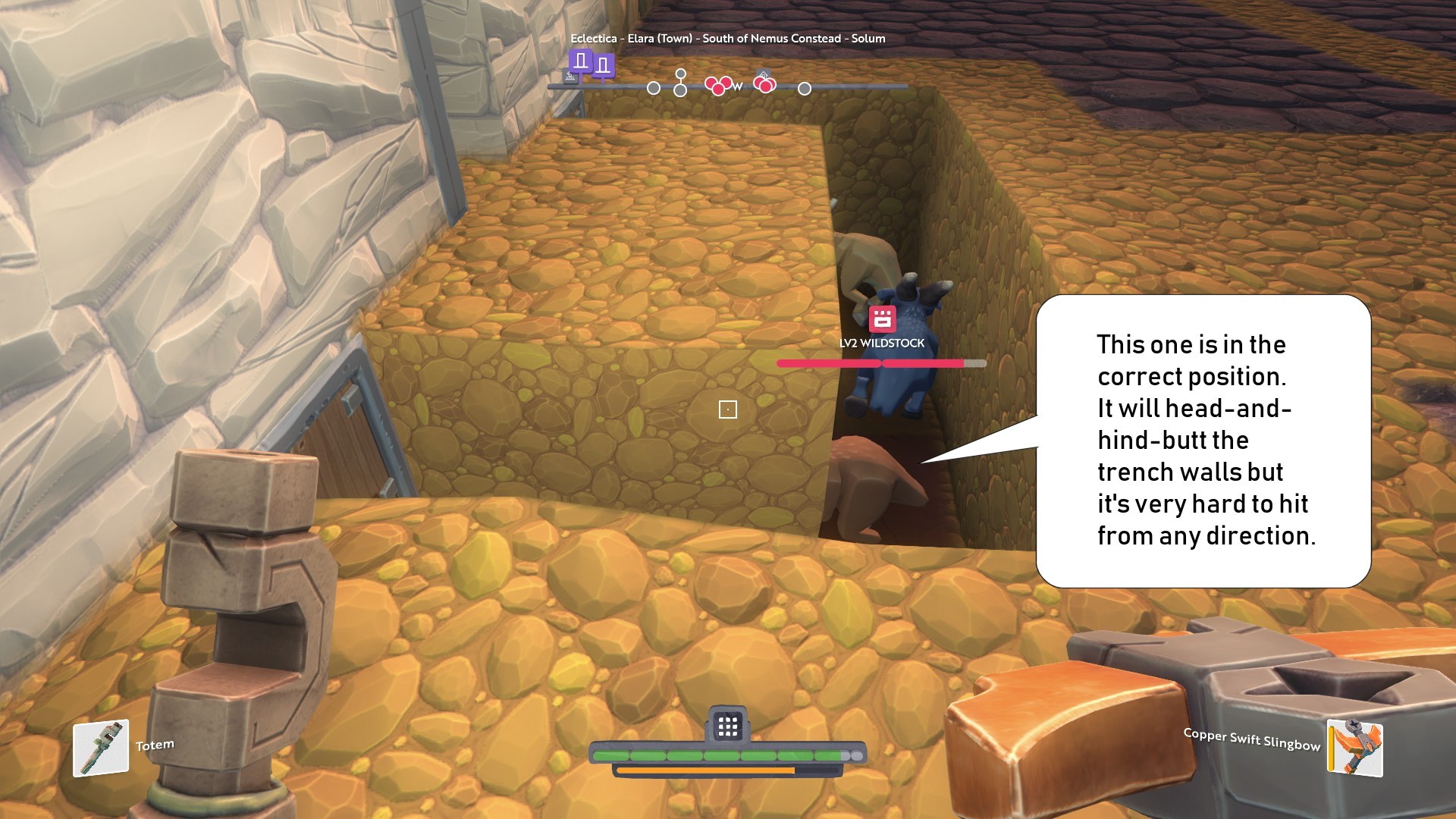This screenshot has width=1456, height=819.
Task: Click the purple beacon marker on compass
Action: 582,61
